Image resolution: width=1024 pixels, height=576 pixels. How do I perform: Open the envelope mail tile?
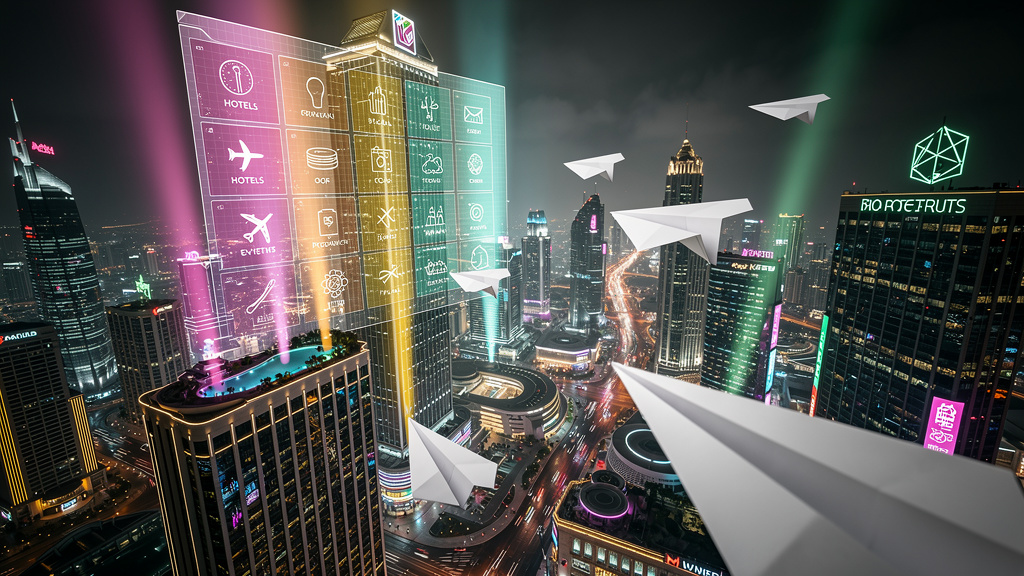tap(473, 119)
